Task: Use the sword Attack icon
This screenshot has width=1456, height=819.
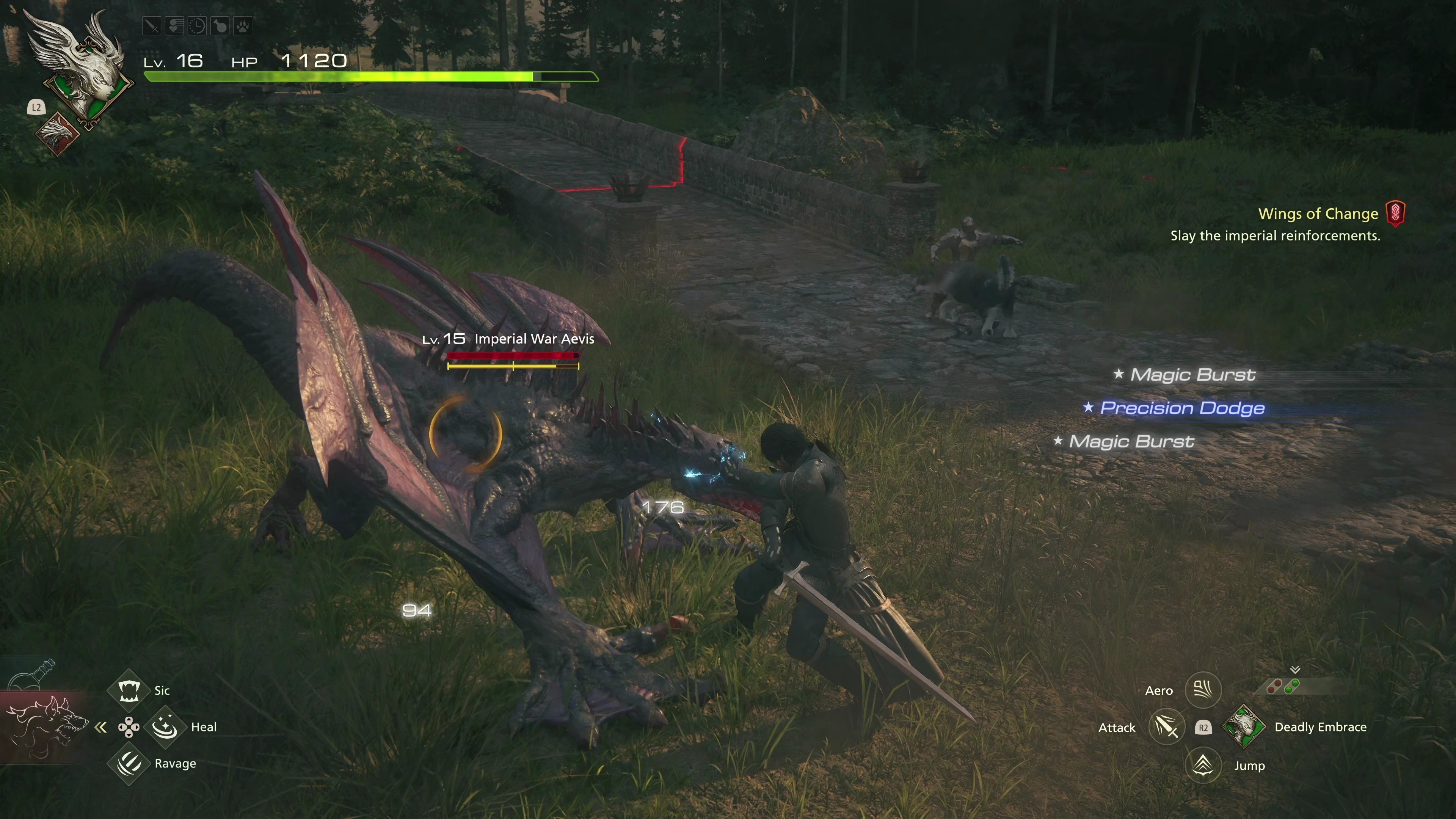Action: 1167,727
